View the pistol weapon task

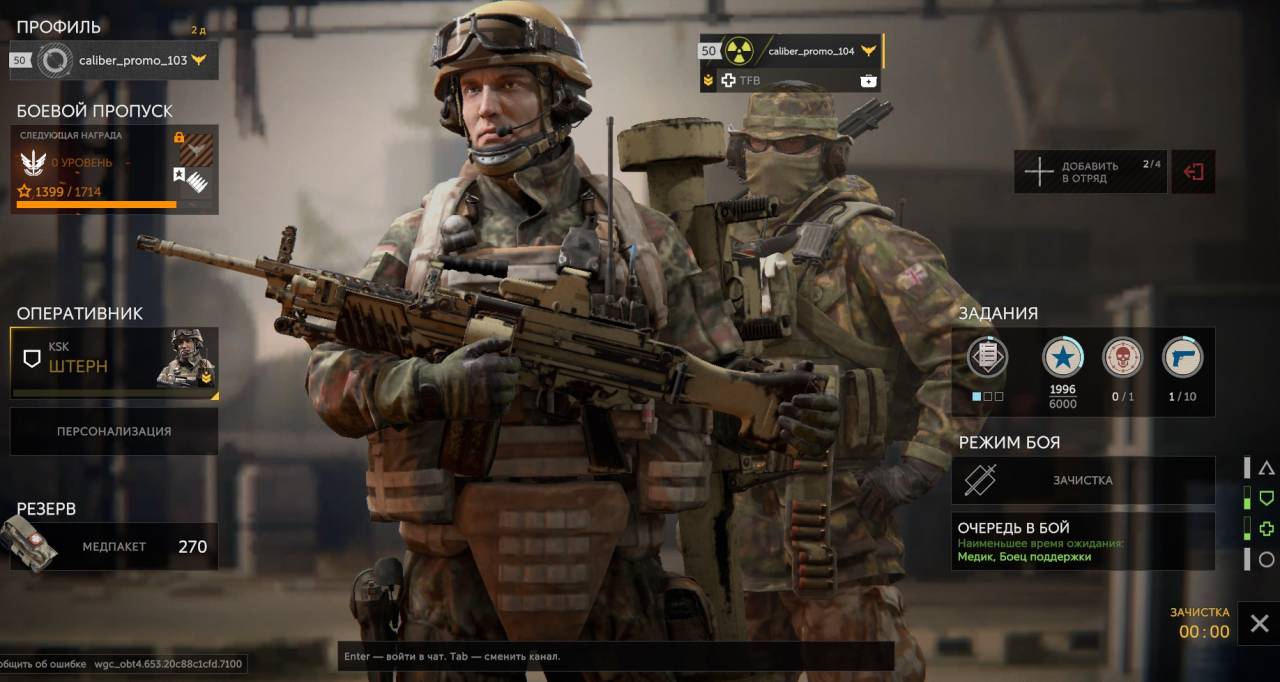(1182, 357)
